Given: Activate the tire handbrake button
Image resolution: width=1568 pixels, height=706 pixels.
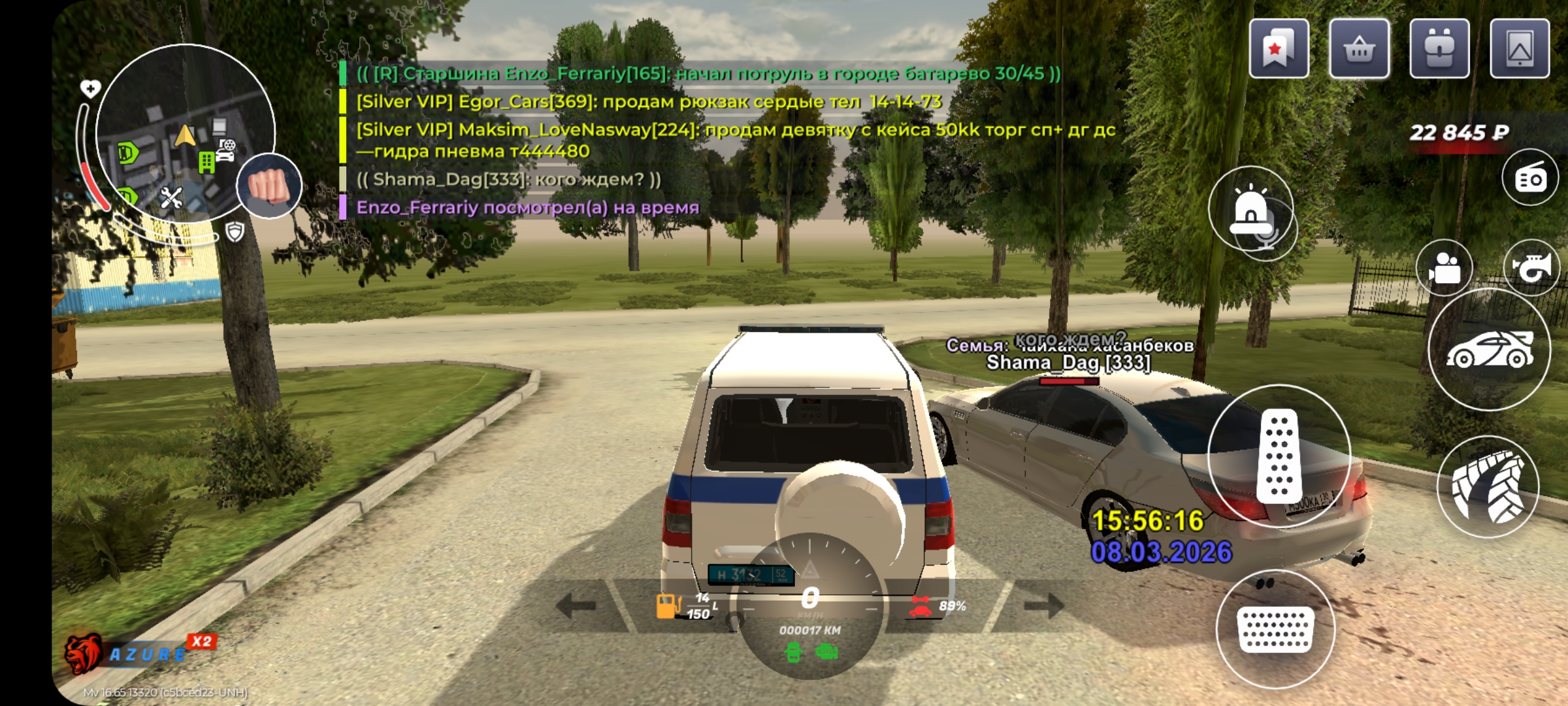Looking at the screenshot, I should pyautogui.click(x=1488, y=487).
